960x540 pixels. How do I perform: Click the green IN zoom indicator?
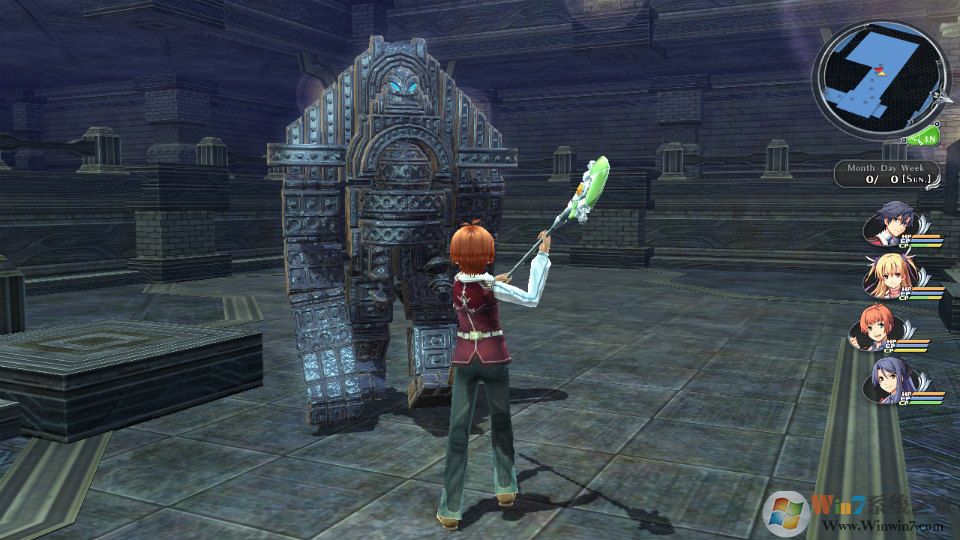click(x=926, y=137)
